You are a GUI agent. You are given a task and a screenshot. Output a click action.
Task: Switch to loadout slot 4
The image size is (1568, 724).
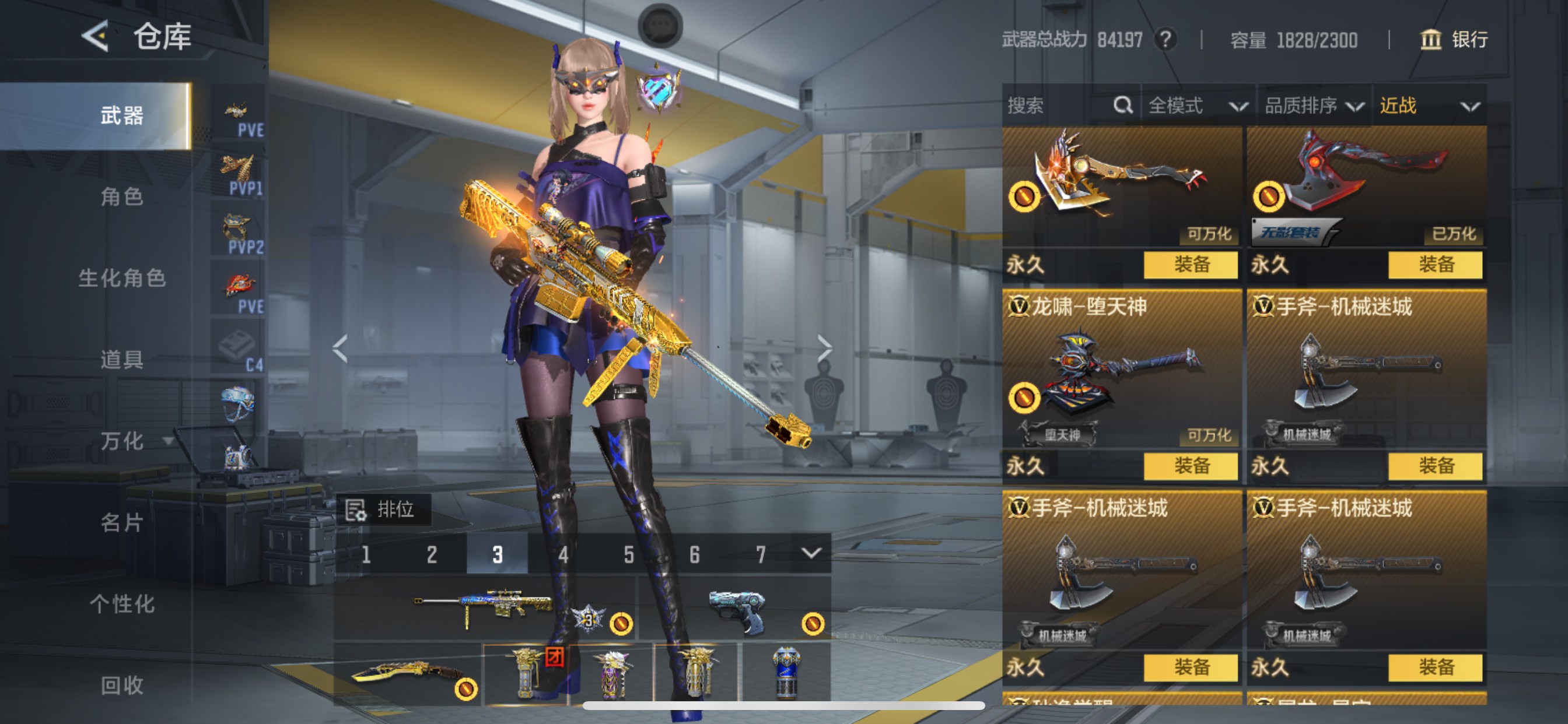pyautogui.click(x=563, y=554)
